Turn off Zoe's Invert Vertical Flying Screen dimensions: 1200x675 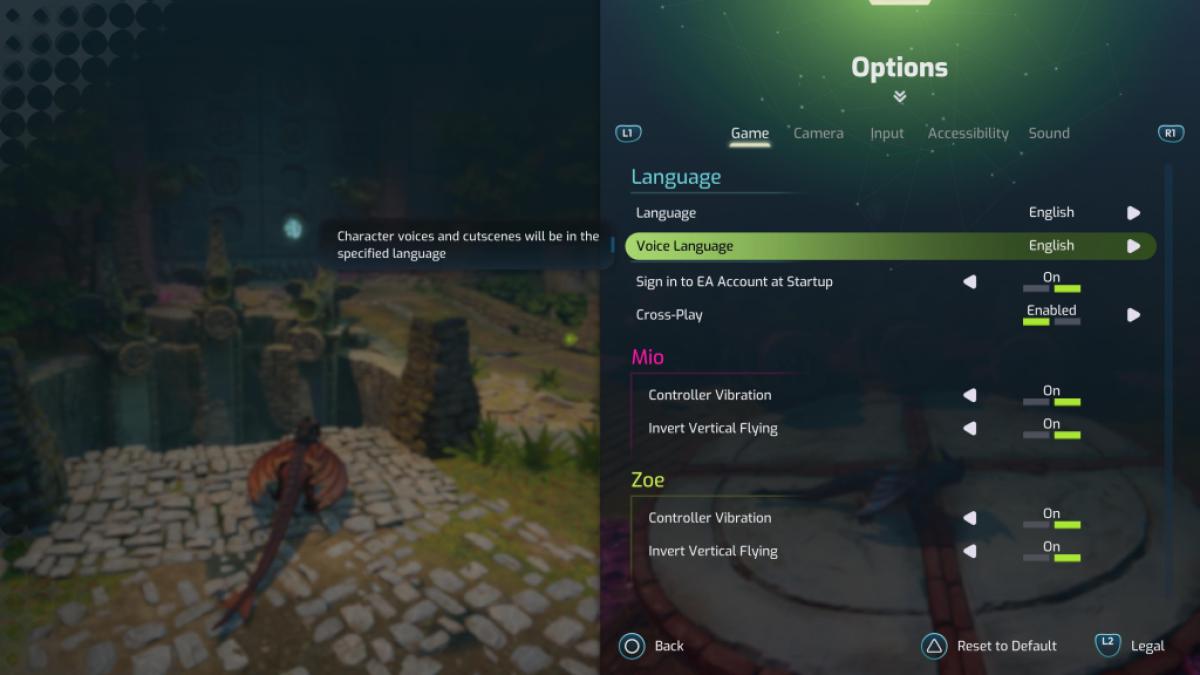tap(969, 551)
